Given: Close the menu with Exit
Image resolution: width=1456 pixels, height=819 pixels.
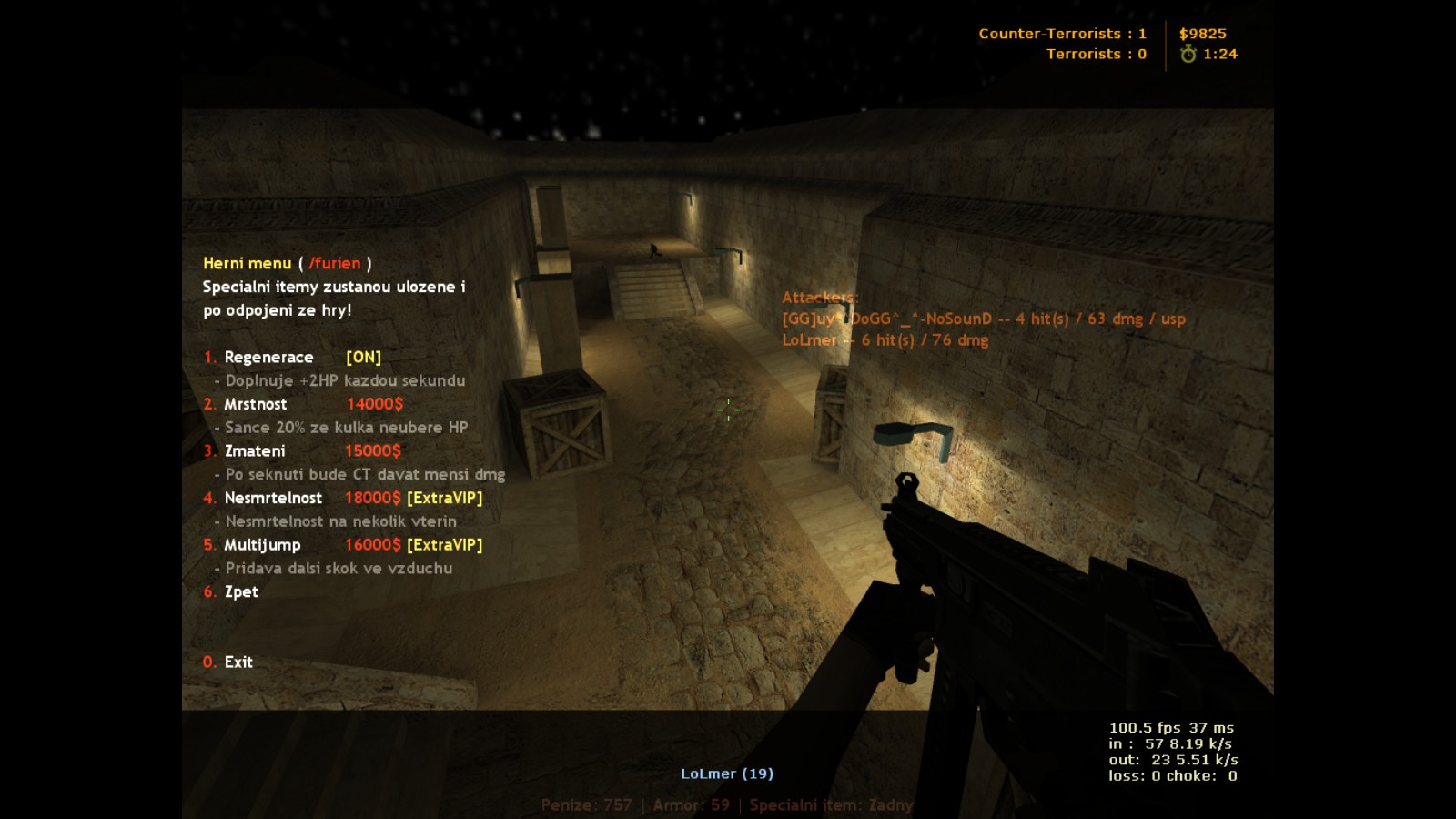Looking at the screenshot, I should 238,662.
